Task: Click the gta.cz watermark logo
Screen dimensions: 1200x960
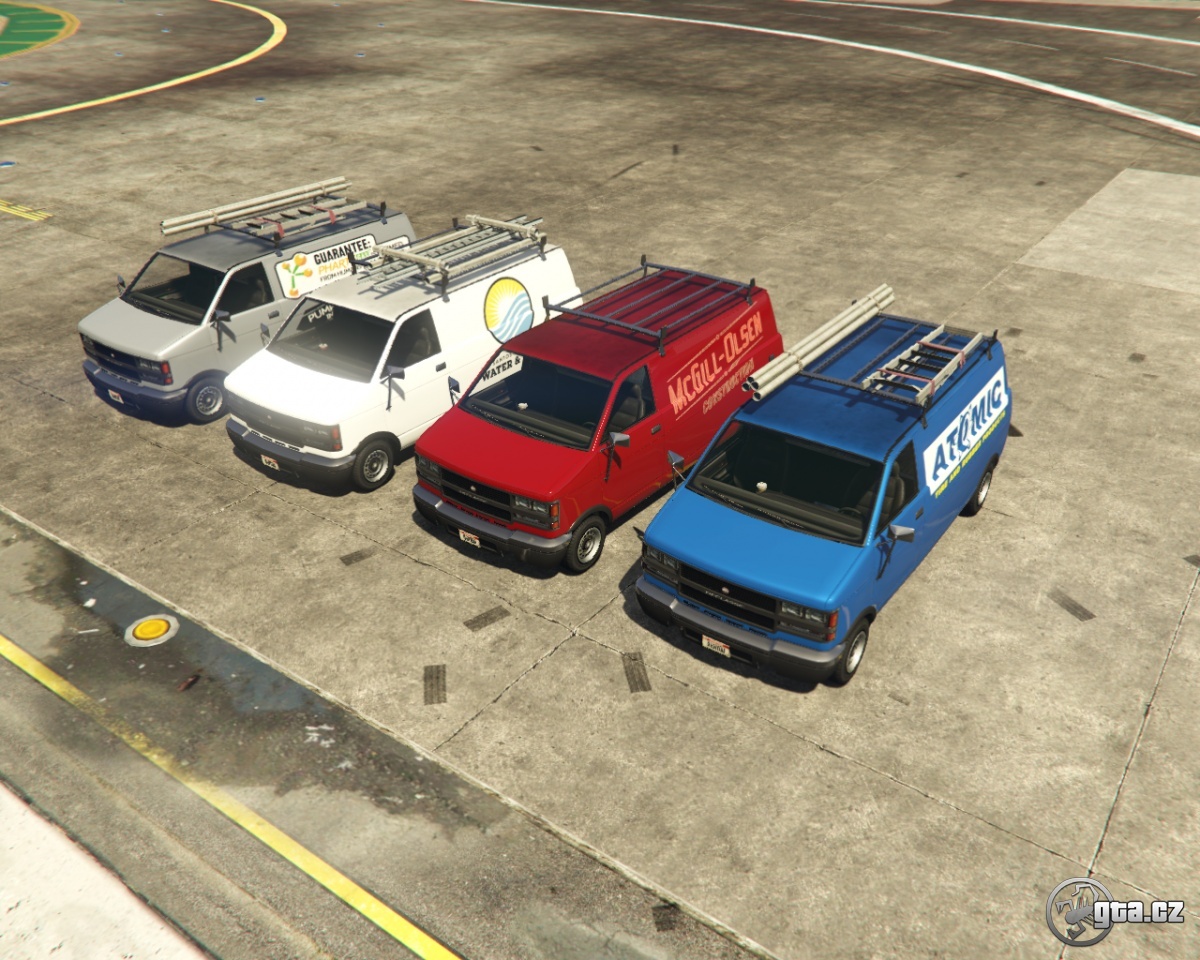Action: point(1113,911)
